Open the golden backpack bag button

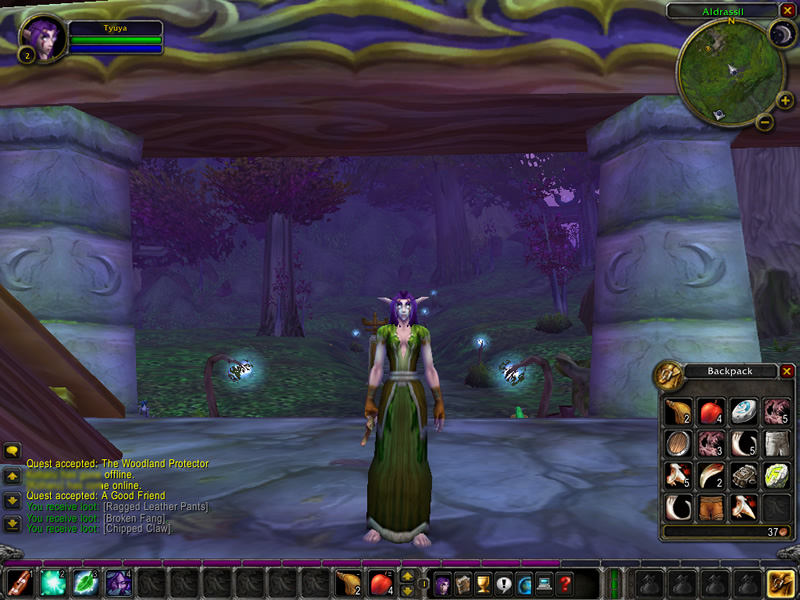(x=780, y=582)
